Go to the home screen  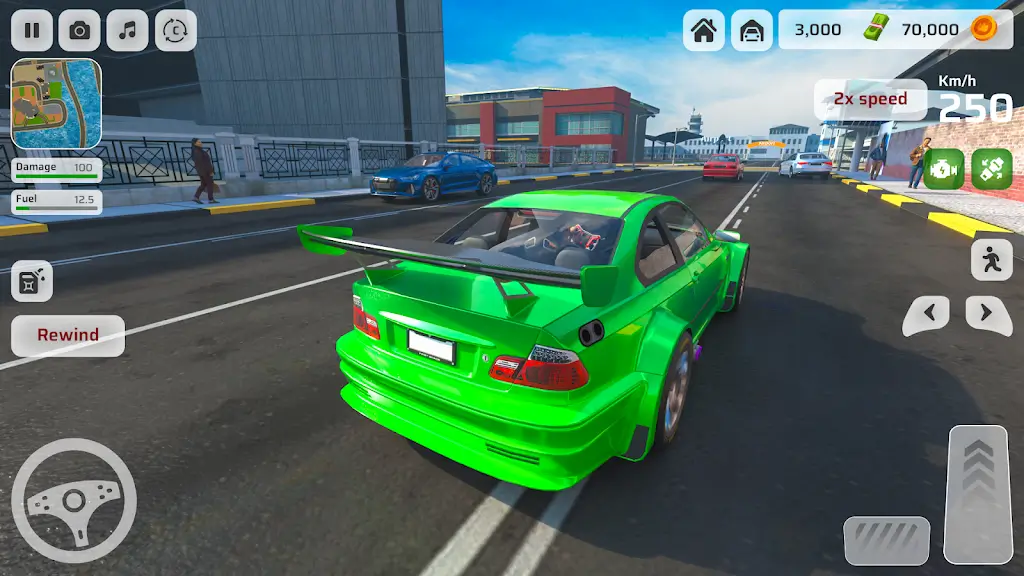704,30
